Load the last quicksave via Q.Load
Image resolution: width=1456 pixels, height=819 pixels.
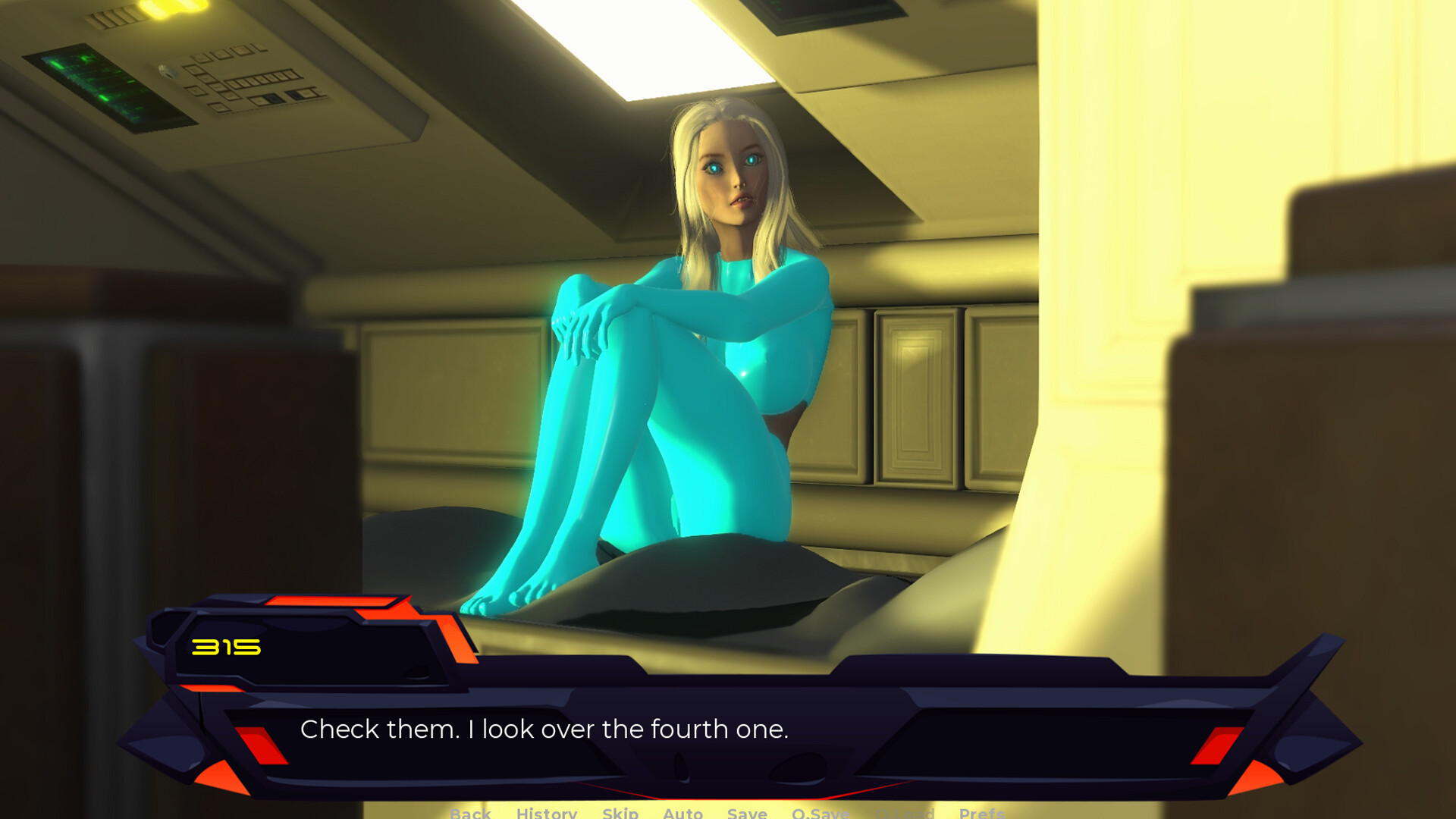905,813
